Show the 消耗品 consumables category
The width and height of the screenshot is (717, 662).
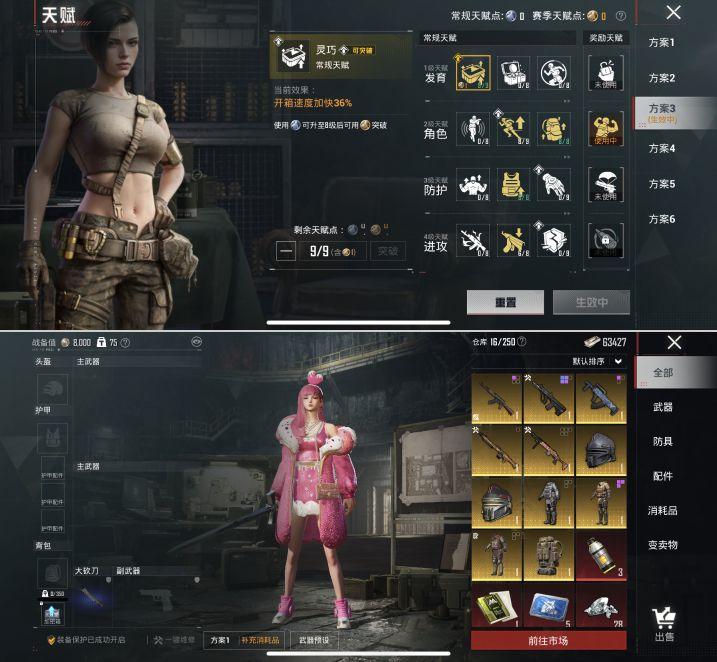click(x=662, y=510)
